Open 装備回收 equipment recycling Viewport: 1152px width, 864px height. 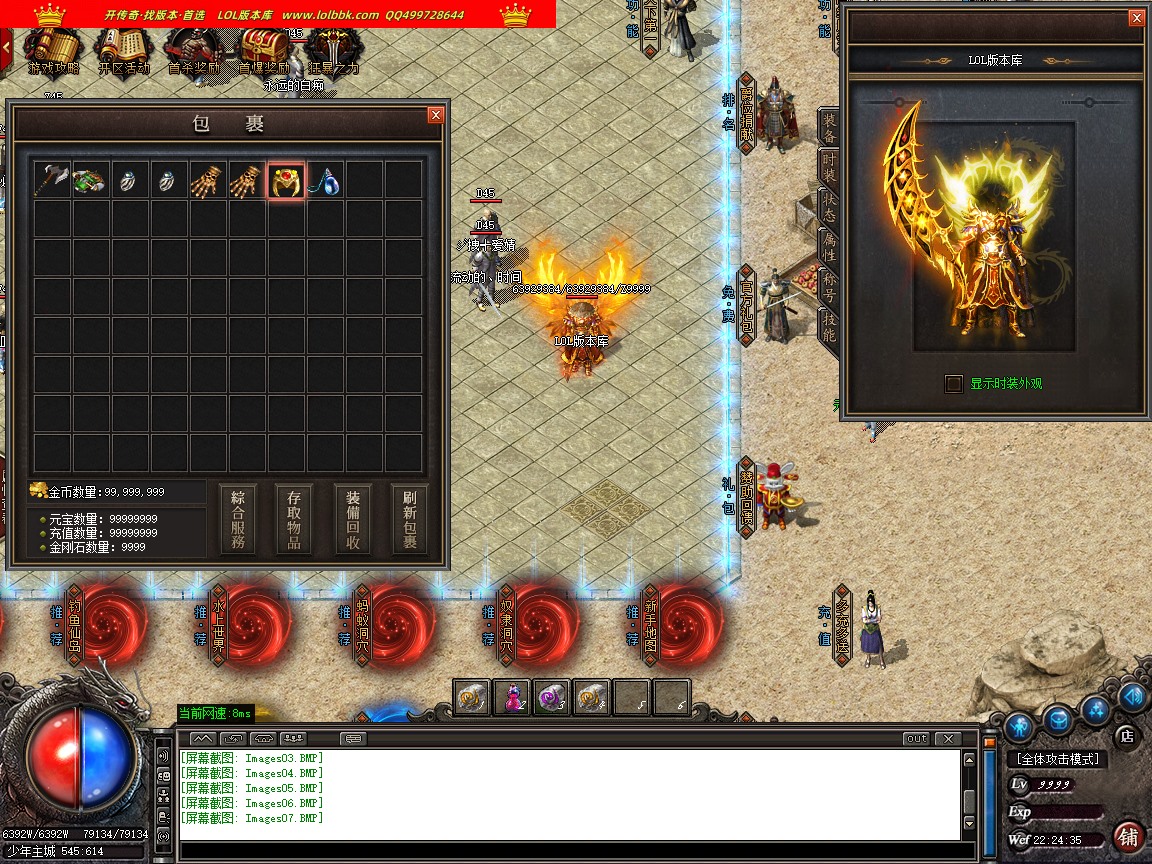pyautogui.click(x=352, y=519)
